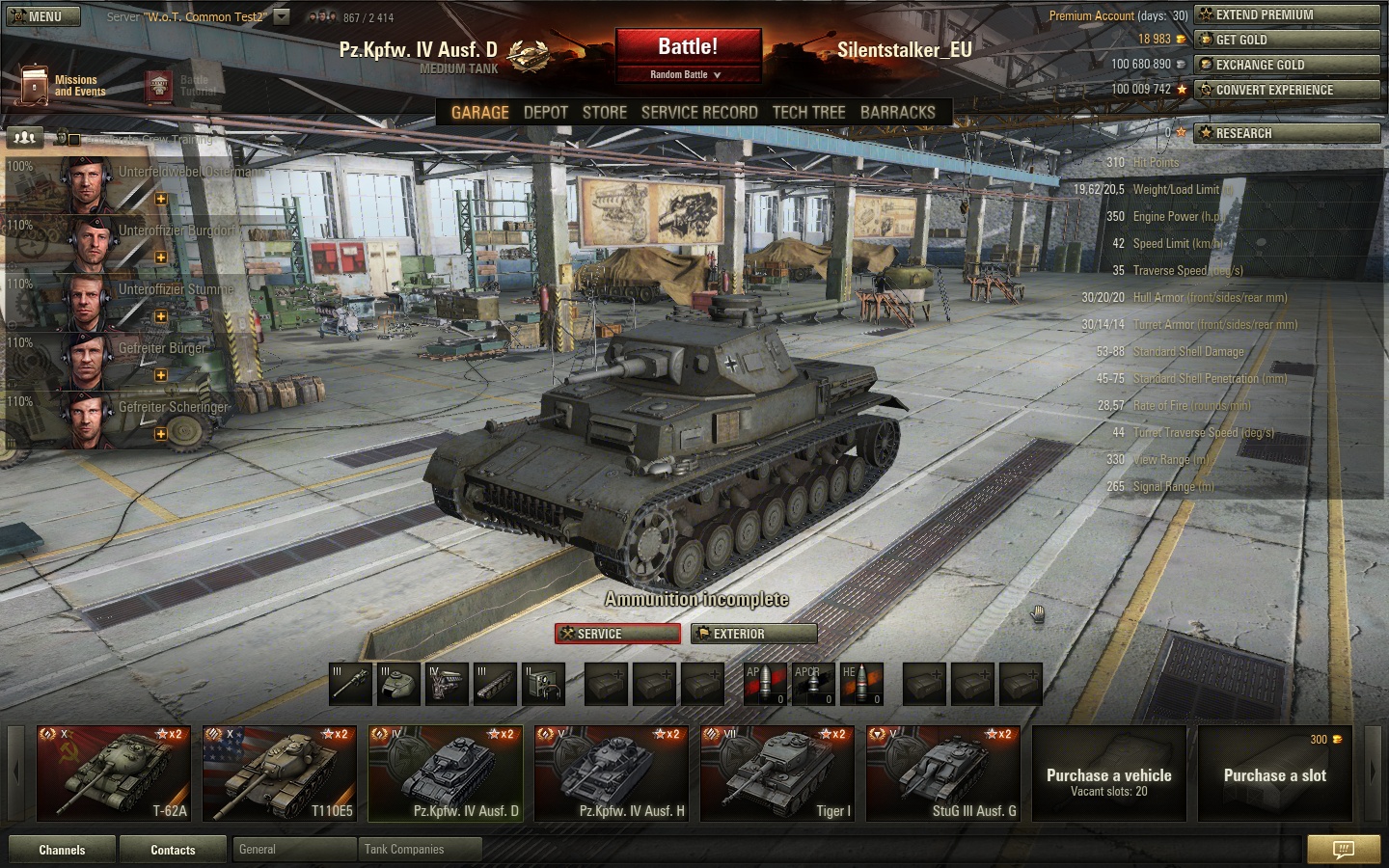
Task: Open the RESEARCH button
Action: click(1287, 133)
